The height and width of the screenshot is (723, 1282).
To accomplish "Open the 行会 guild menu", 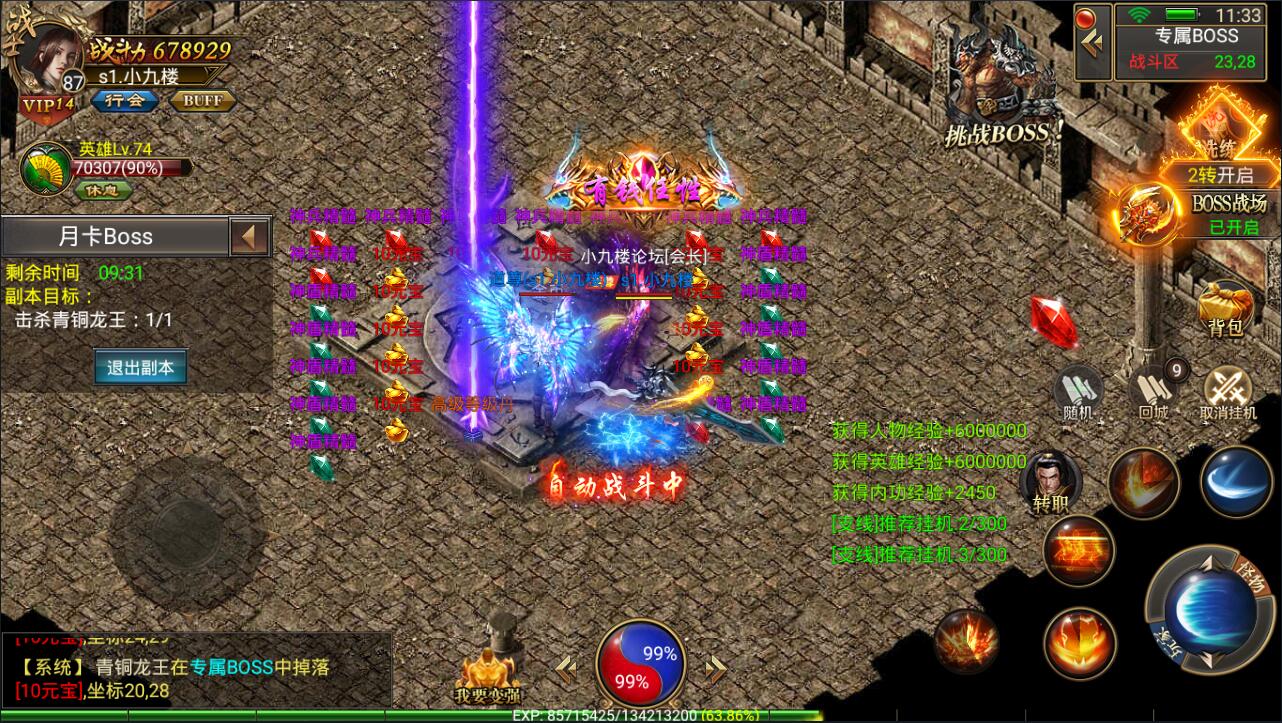I will click(124, 100).
